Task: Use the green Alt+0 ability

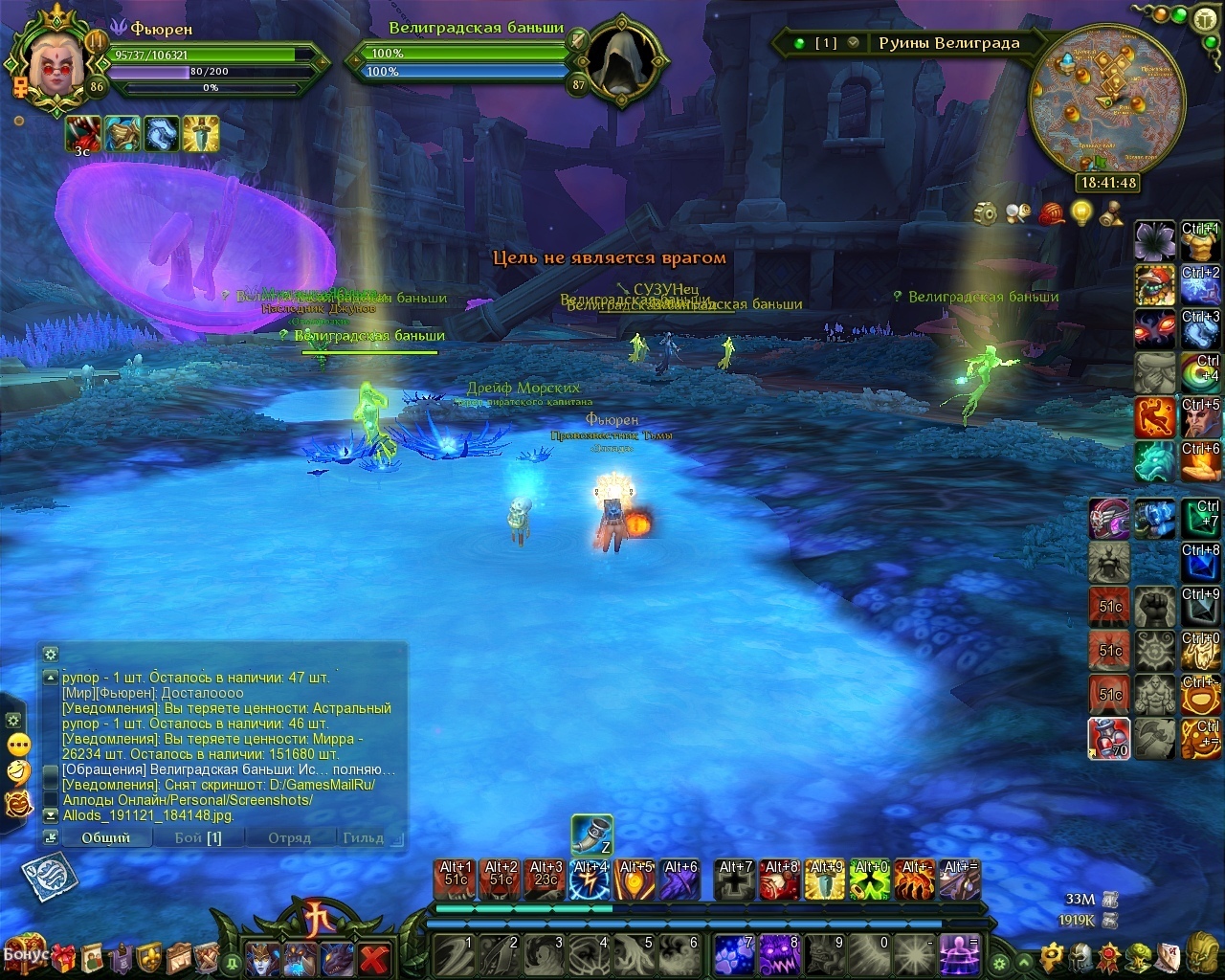Action: (x=870, y=880)
